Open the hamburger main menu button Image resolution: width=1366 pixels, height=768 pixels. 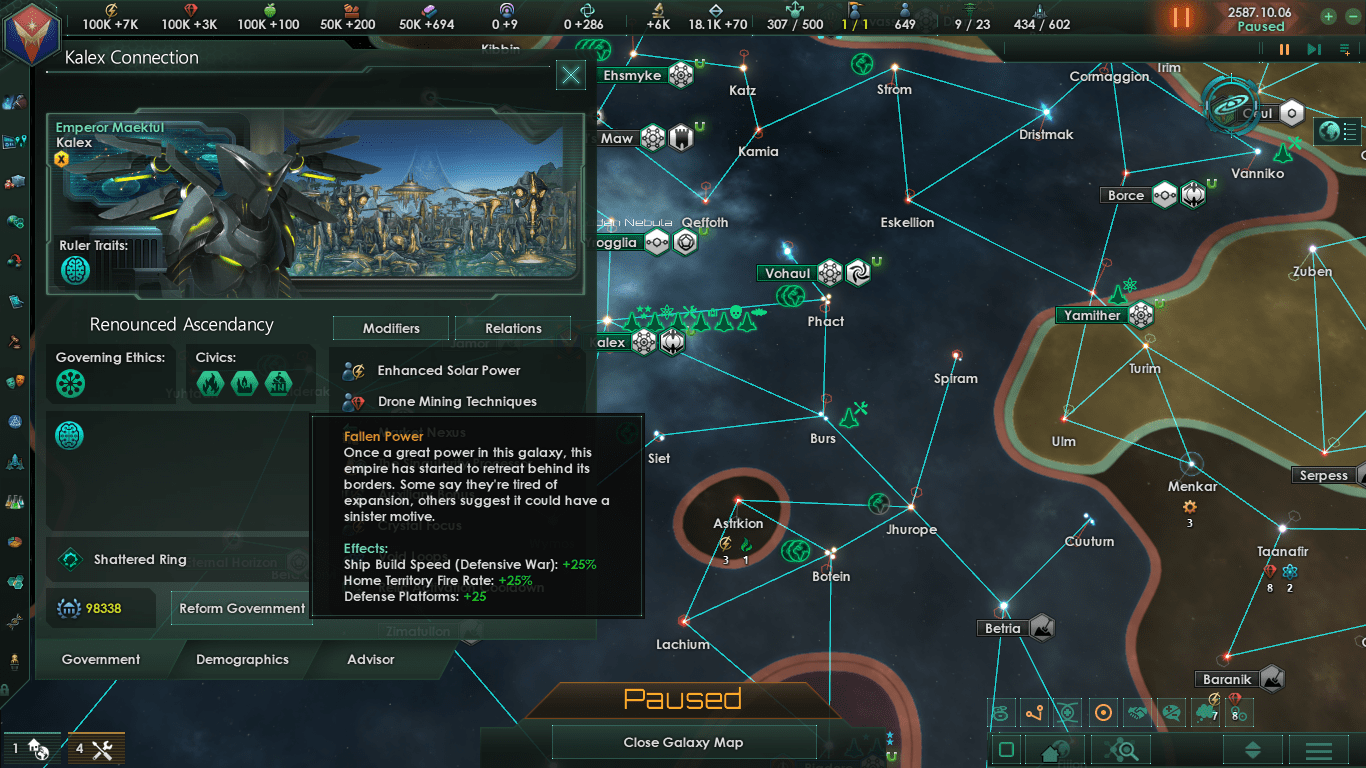click(1318, 750)
